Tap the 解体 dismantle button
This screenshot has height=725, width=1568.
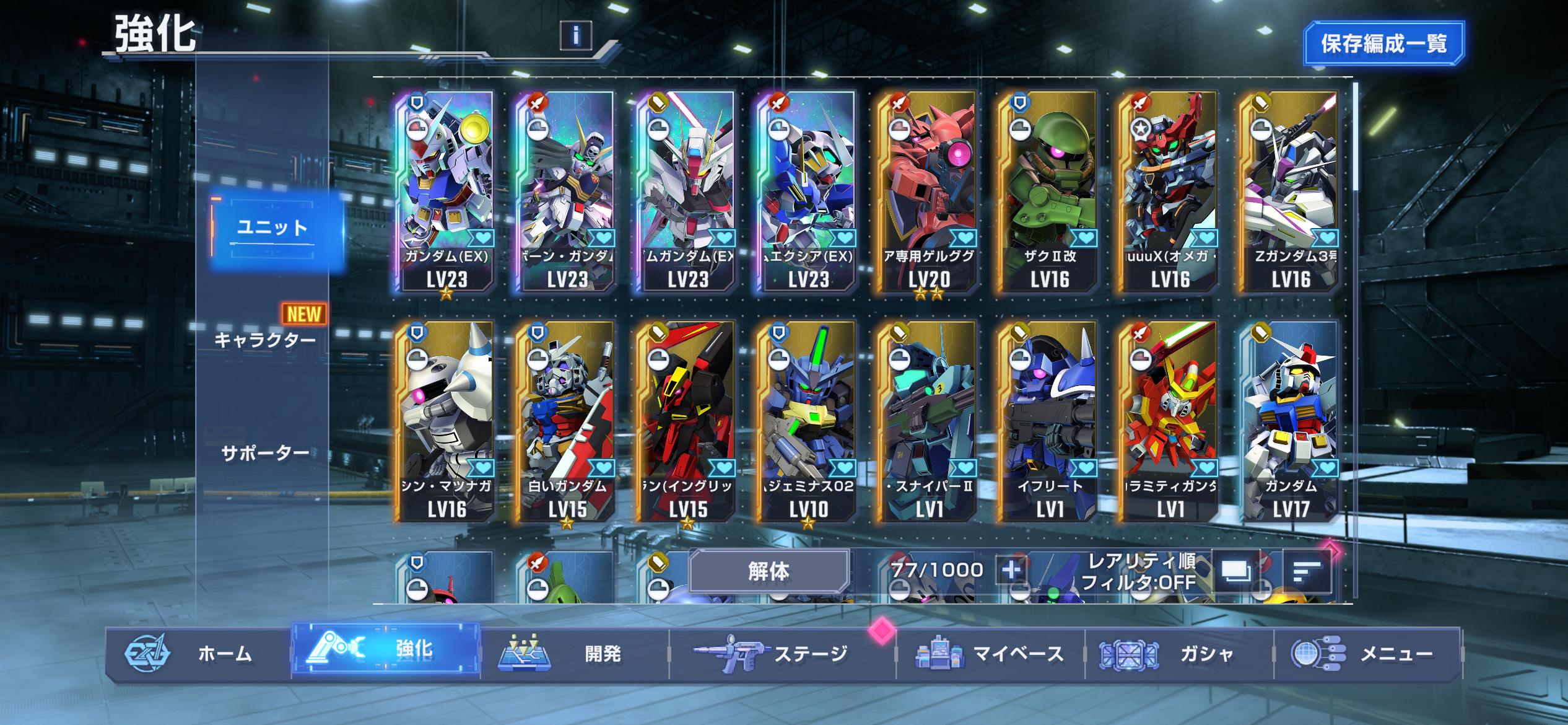pyautogui.click(x=768, y=571)
